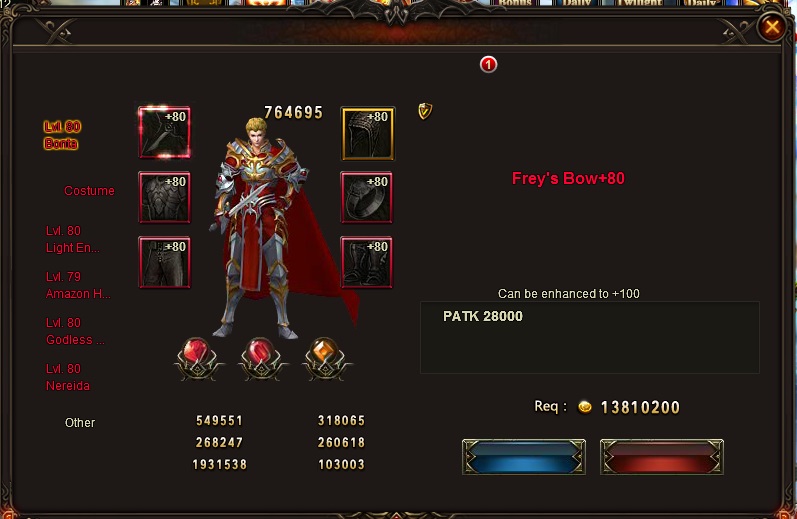Image resolution: width=797 pixels, height=519 pixels.
Task: Click the red notification badge showing 1
Action: click(x=489, y=65)
